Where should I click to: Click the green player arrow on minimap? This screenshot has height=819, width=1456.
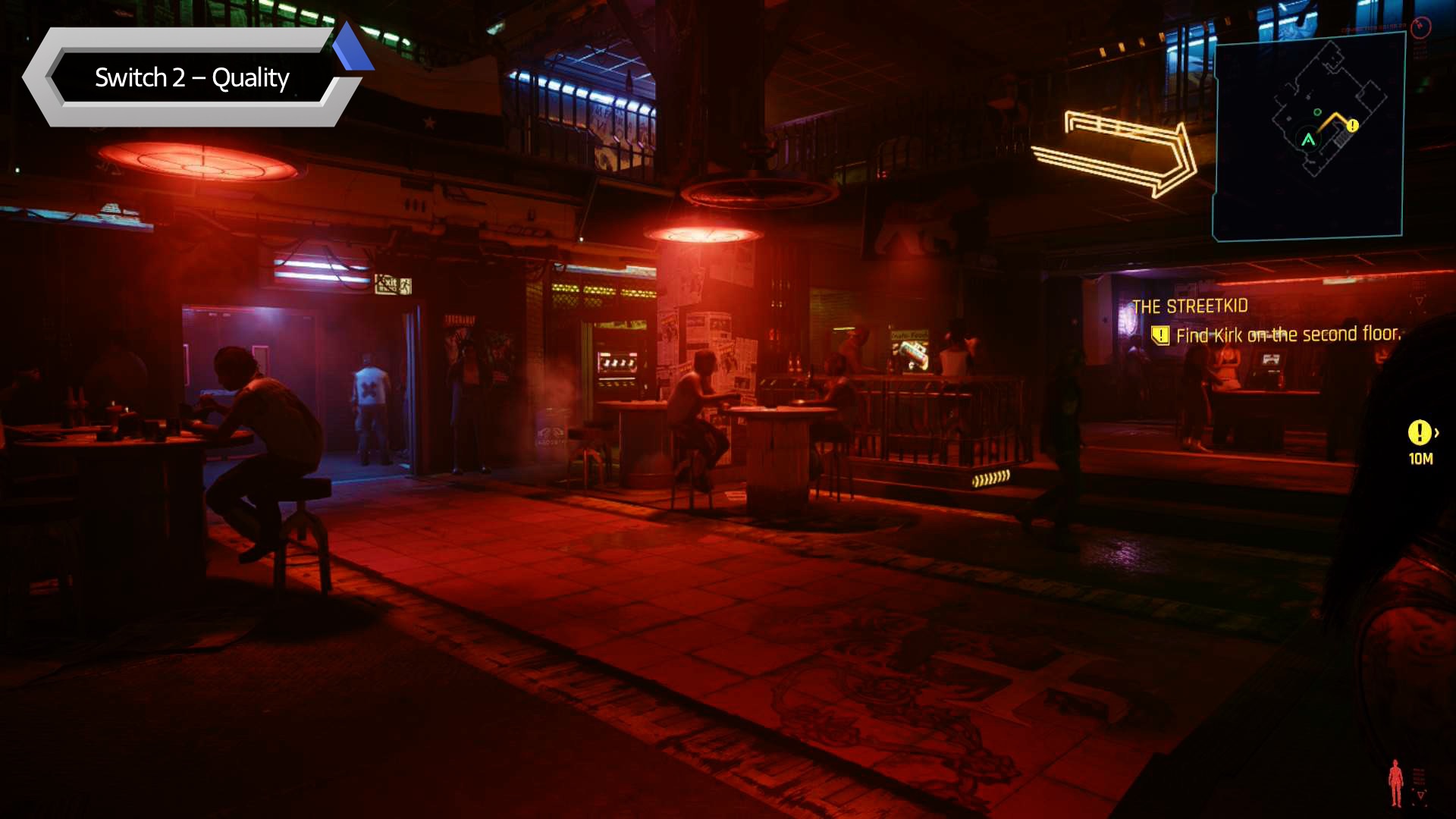pos(1308,140)
